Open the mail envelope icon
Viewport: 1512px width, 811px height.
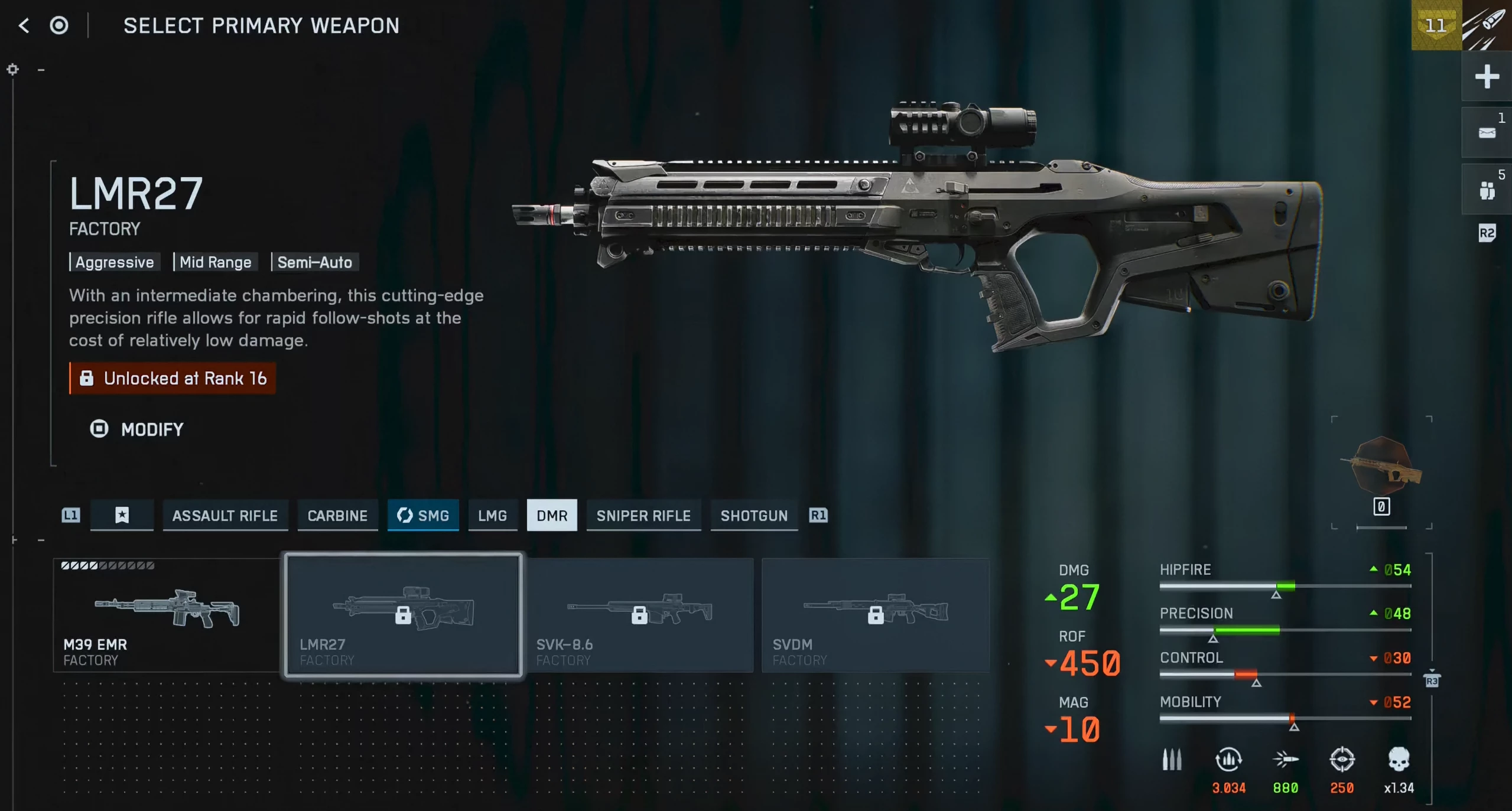coord(1486,133)
